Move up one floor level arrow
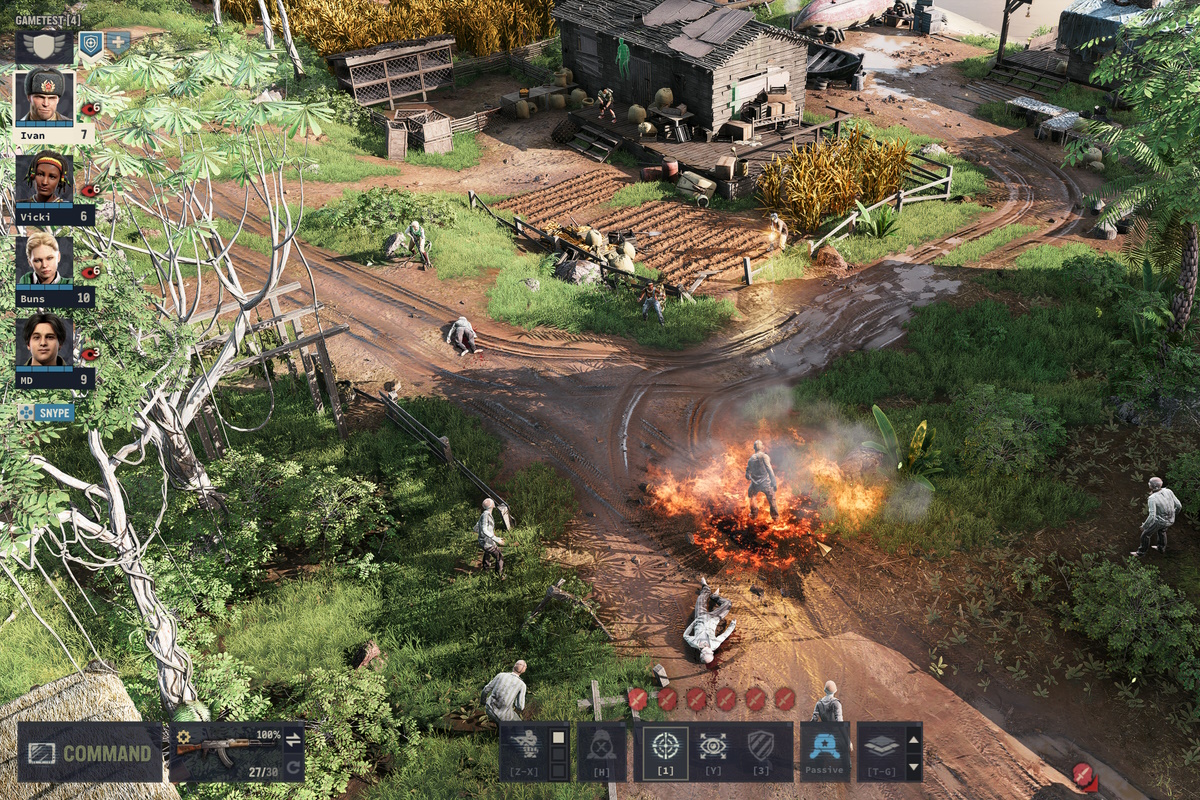This screenshot has width=1200, height=800. pos(913,739)
